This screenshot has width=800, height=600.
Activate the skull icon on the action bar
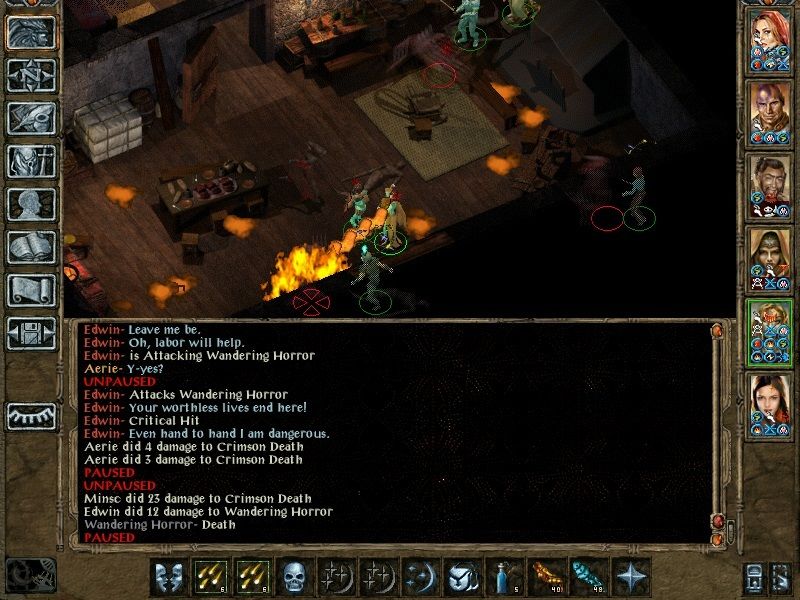tap(294, 577)
